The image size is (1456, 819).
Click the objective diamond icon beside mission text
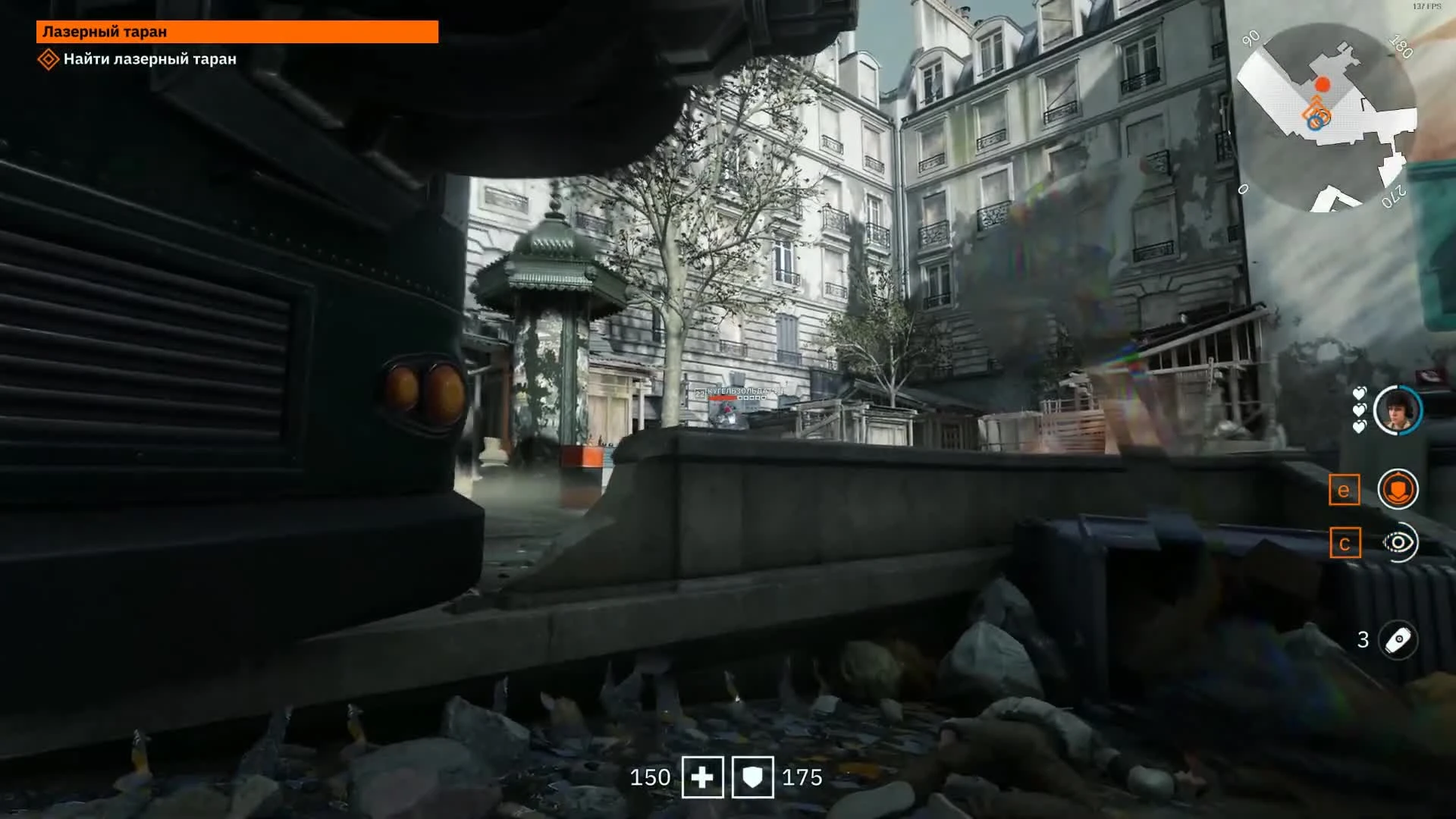pyautogui.click(x=49, y=58)
